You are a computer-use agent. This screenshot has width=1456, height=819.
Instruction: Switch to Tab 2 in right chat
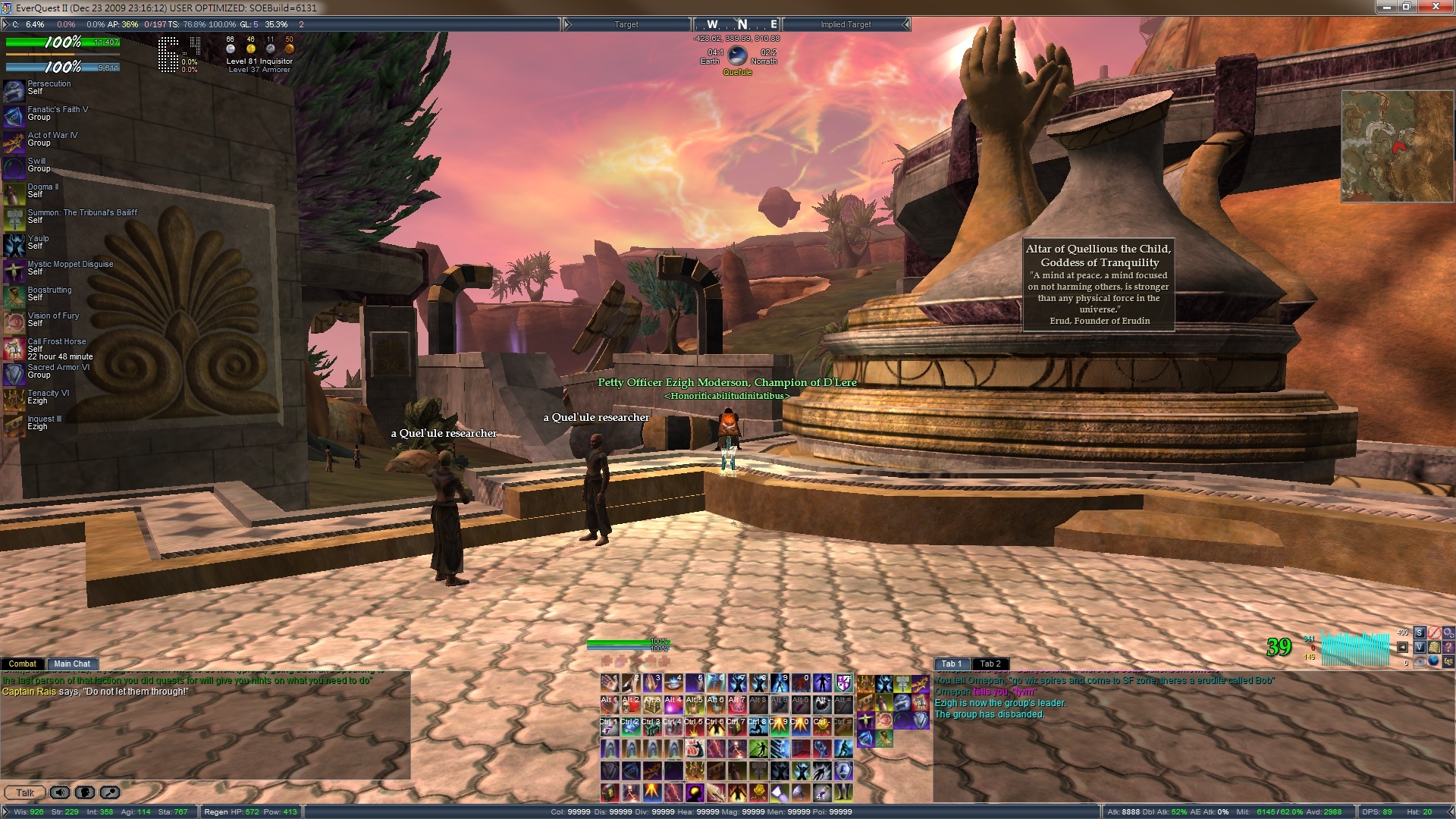(990, 664)
